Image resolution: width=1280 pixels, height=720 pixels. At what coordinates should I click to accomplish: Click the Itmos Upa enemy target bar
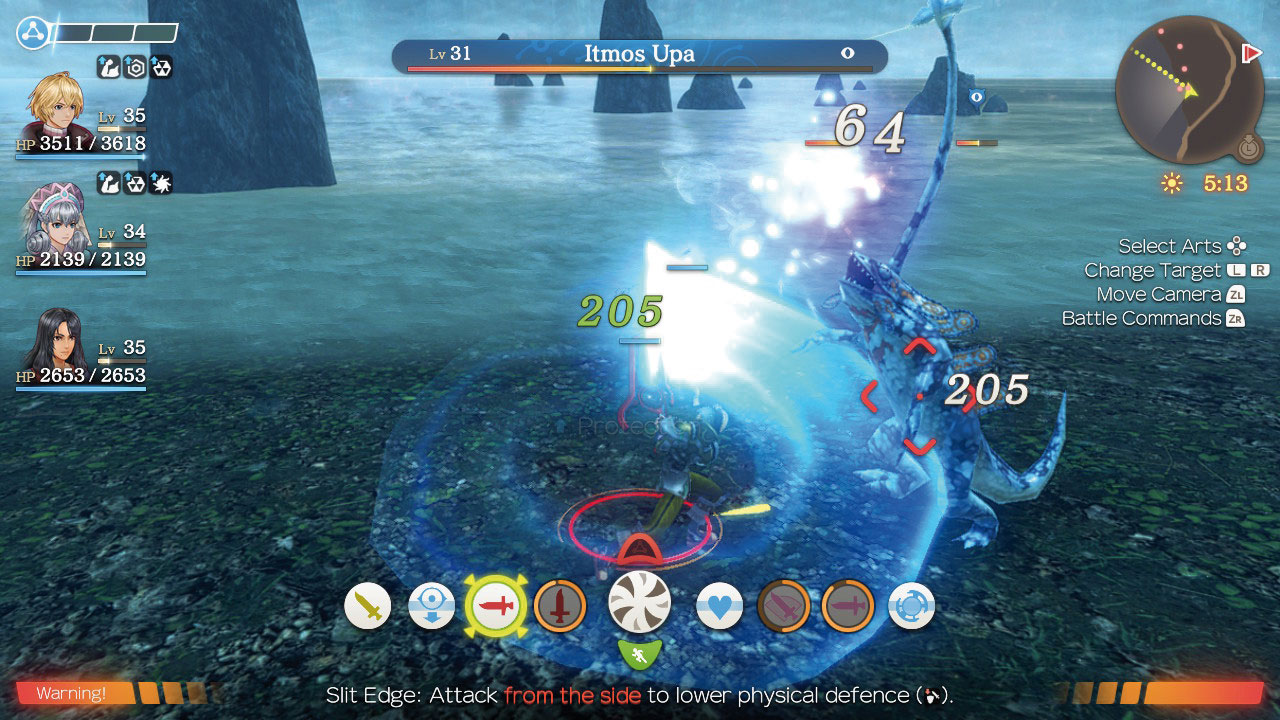click(x=640, y=55)
